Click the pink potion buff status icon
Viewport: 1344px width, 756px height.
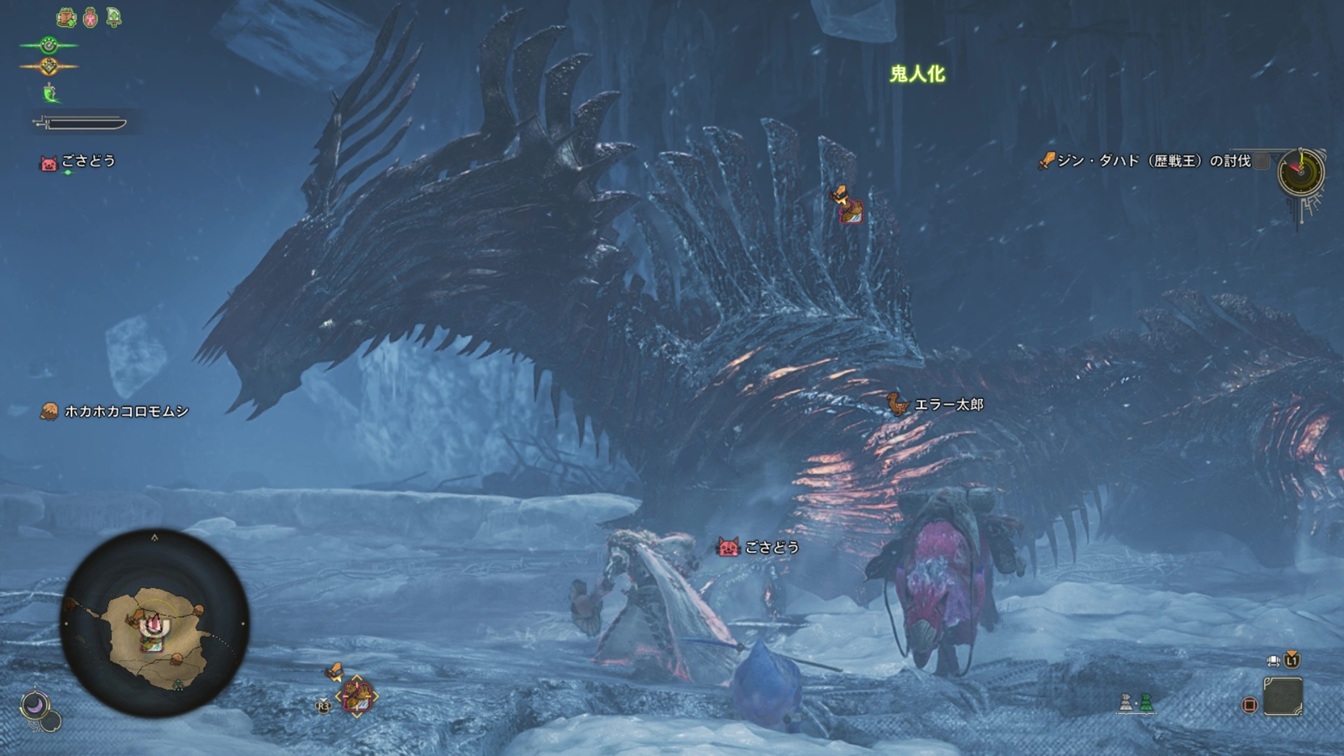pyautogui.click(x=90, y=17)
